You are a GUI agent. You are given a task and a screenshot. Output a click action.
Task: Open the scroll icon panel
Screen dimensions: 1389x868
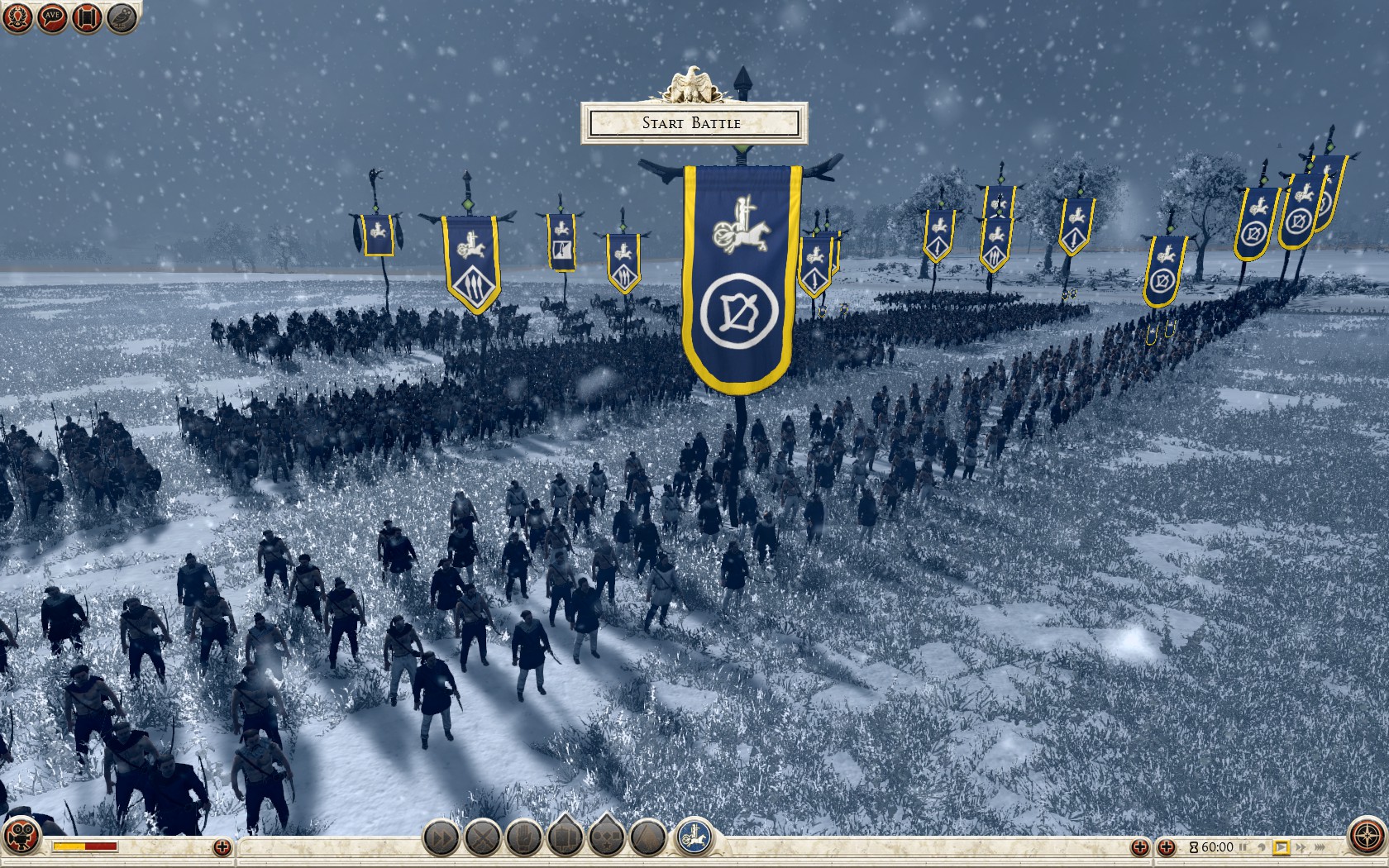tap(87, 17)
